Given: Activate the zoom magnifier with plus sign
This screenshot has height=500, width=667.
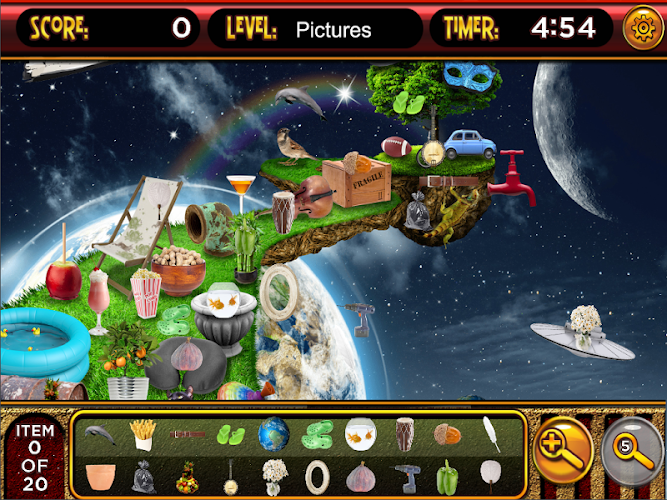Looking at the screenshot, I should pos(562,446).
